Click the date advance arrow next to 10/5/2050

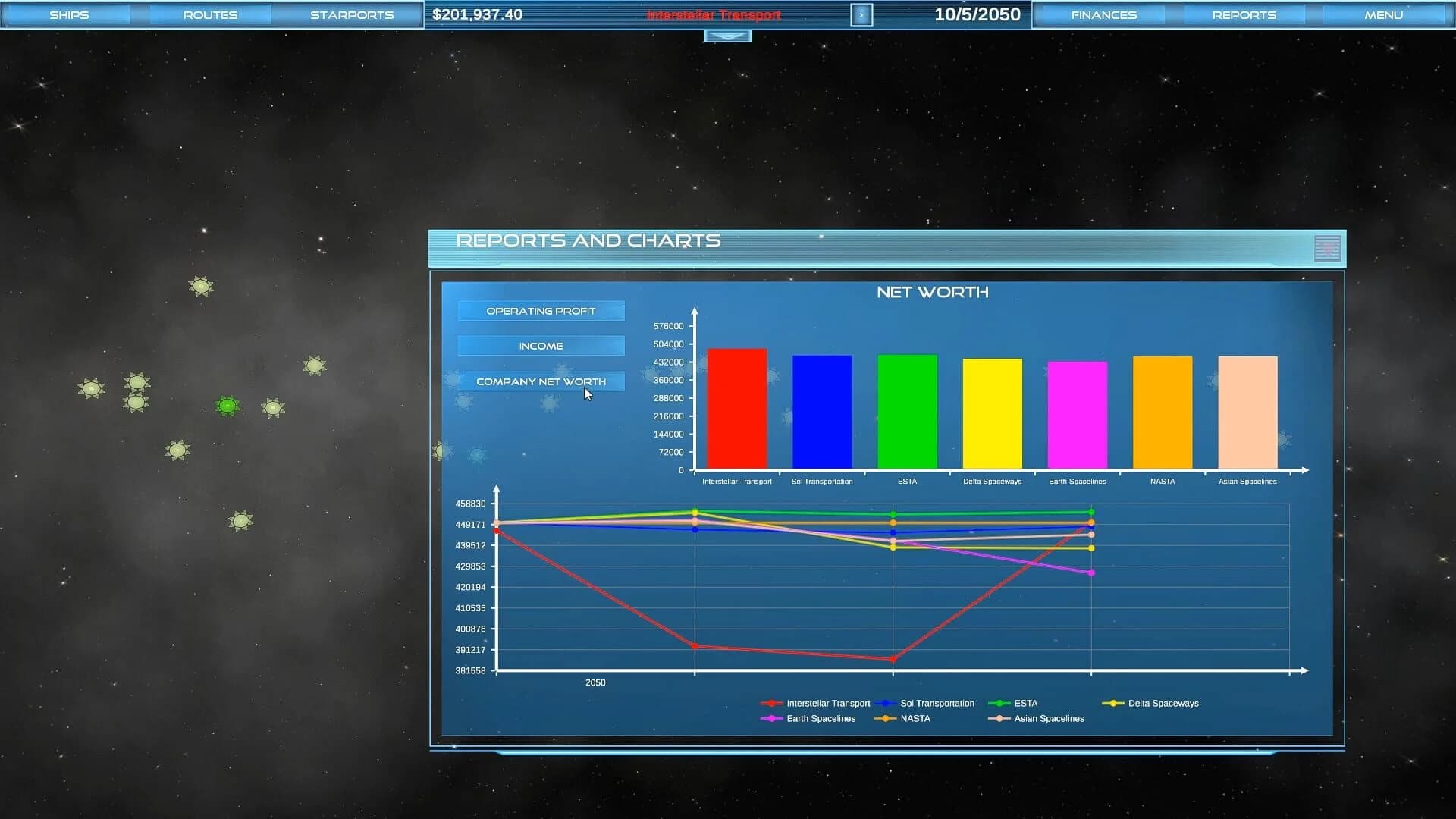(861, 14)
